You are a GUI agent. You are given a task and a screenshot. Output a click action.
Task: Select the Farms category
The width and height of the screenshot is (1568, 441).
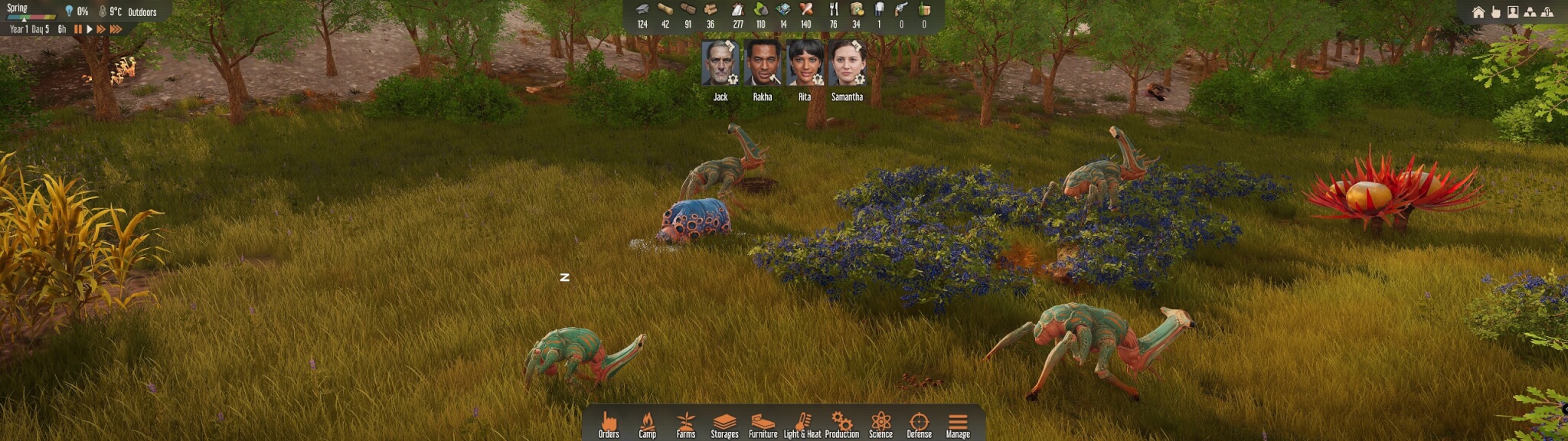pyautogui.click(x=686, y=423)
